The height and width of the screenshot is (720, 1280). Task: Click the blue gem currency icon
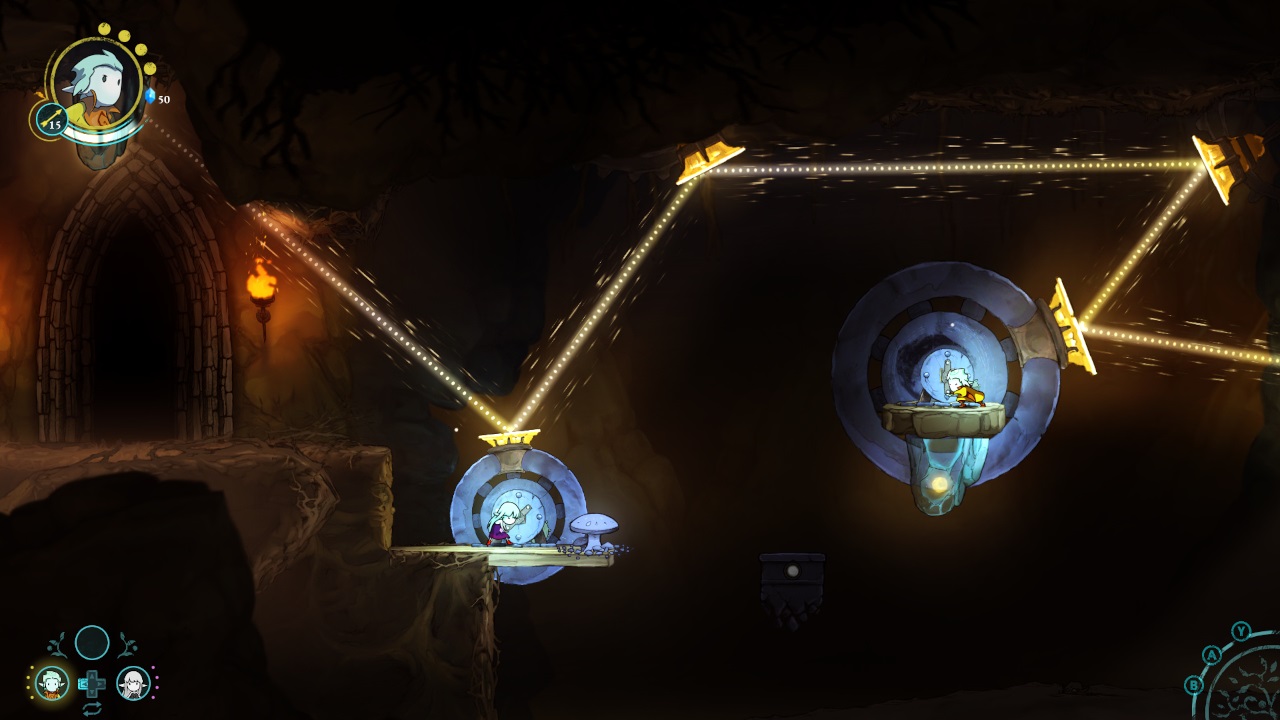(150, 96)
